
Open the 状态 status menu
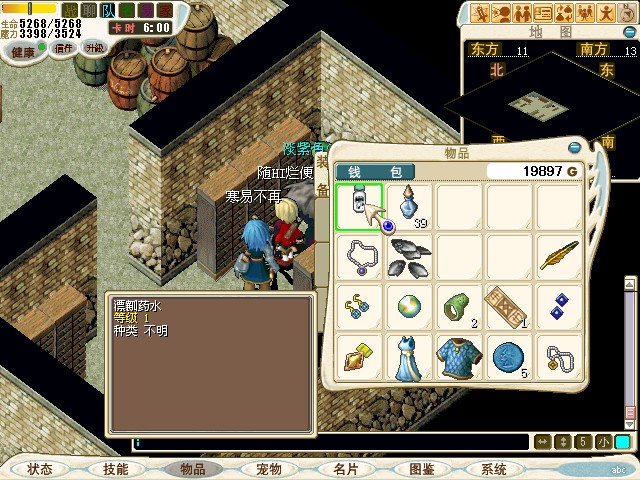pyautogui.click(x=40, y=469)
